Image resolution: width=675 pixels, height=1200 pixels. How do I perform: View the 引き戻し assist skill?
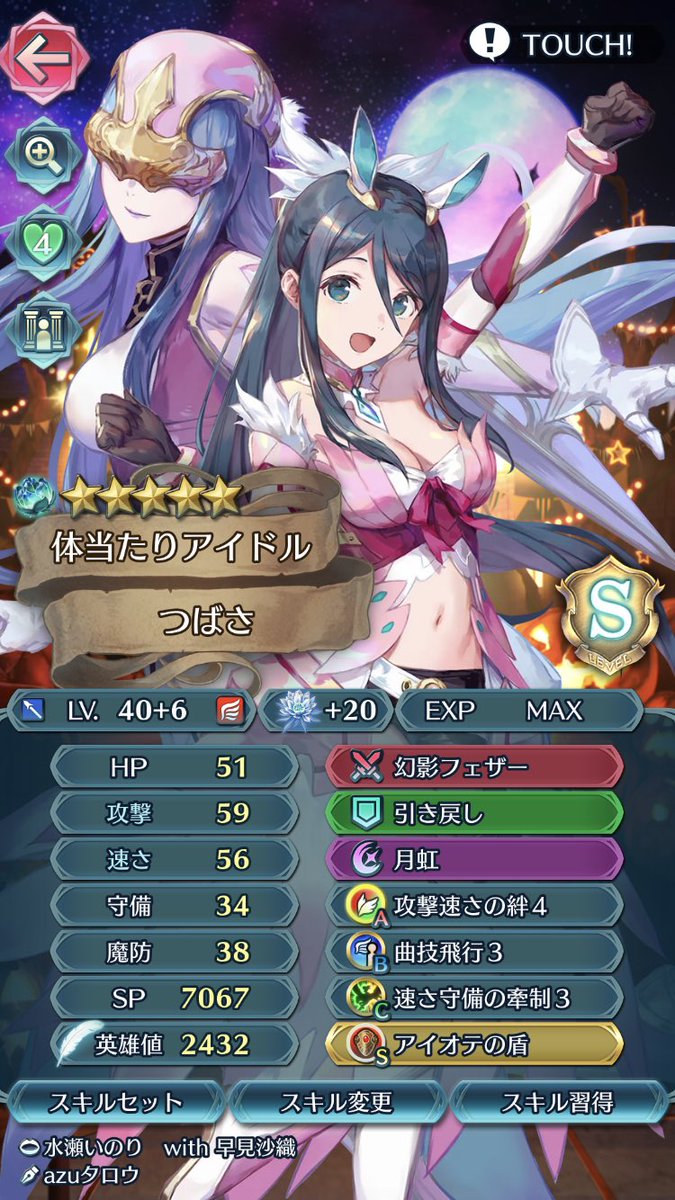(x=475, y=813)
